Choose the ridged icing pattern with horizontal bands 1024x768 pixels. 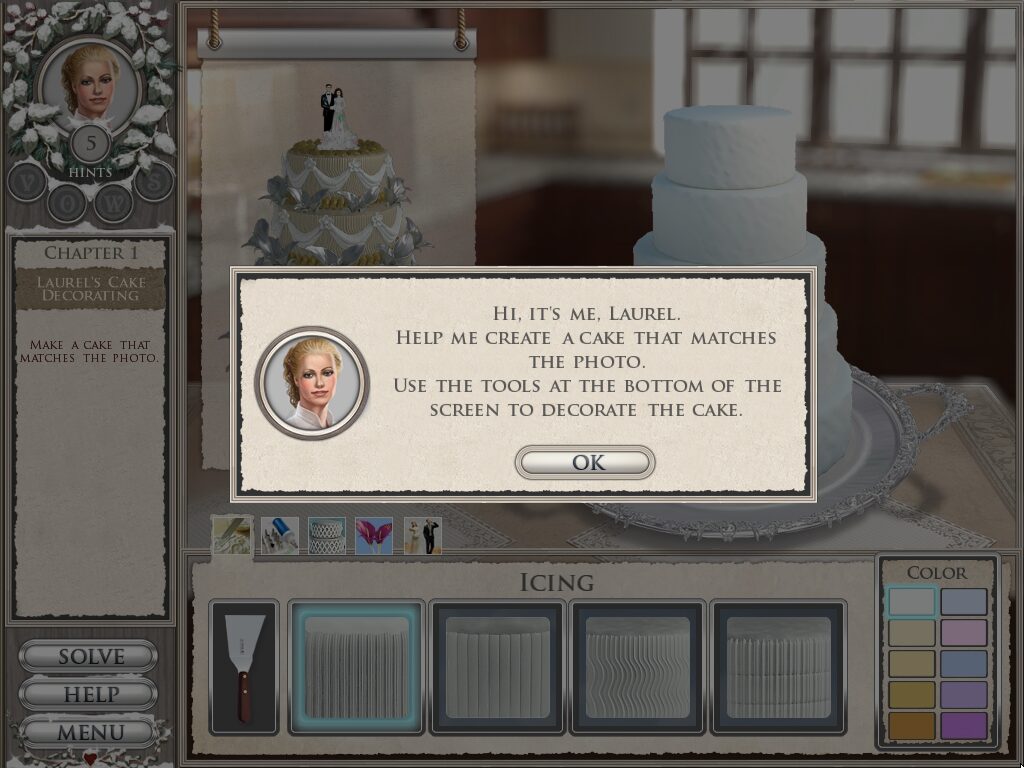coord(779,667)
